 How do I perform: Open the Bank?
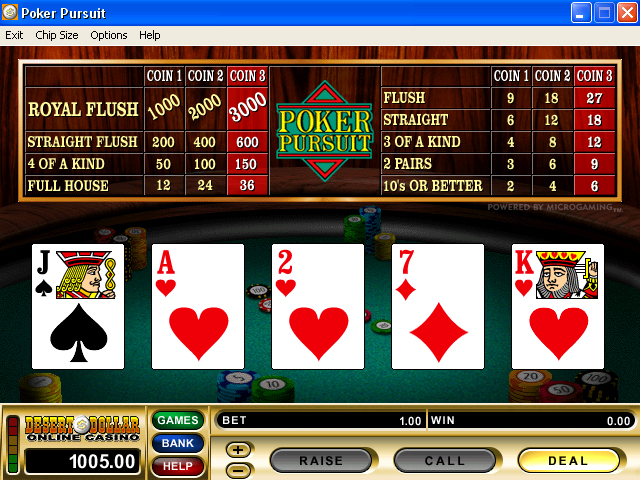pos(177,443)
